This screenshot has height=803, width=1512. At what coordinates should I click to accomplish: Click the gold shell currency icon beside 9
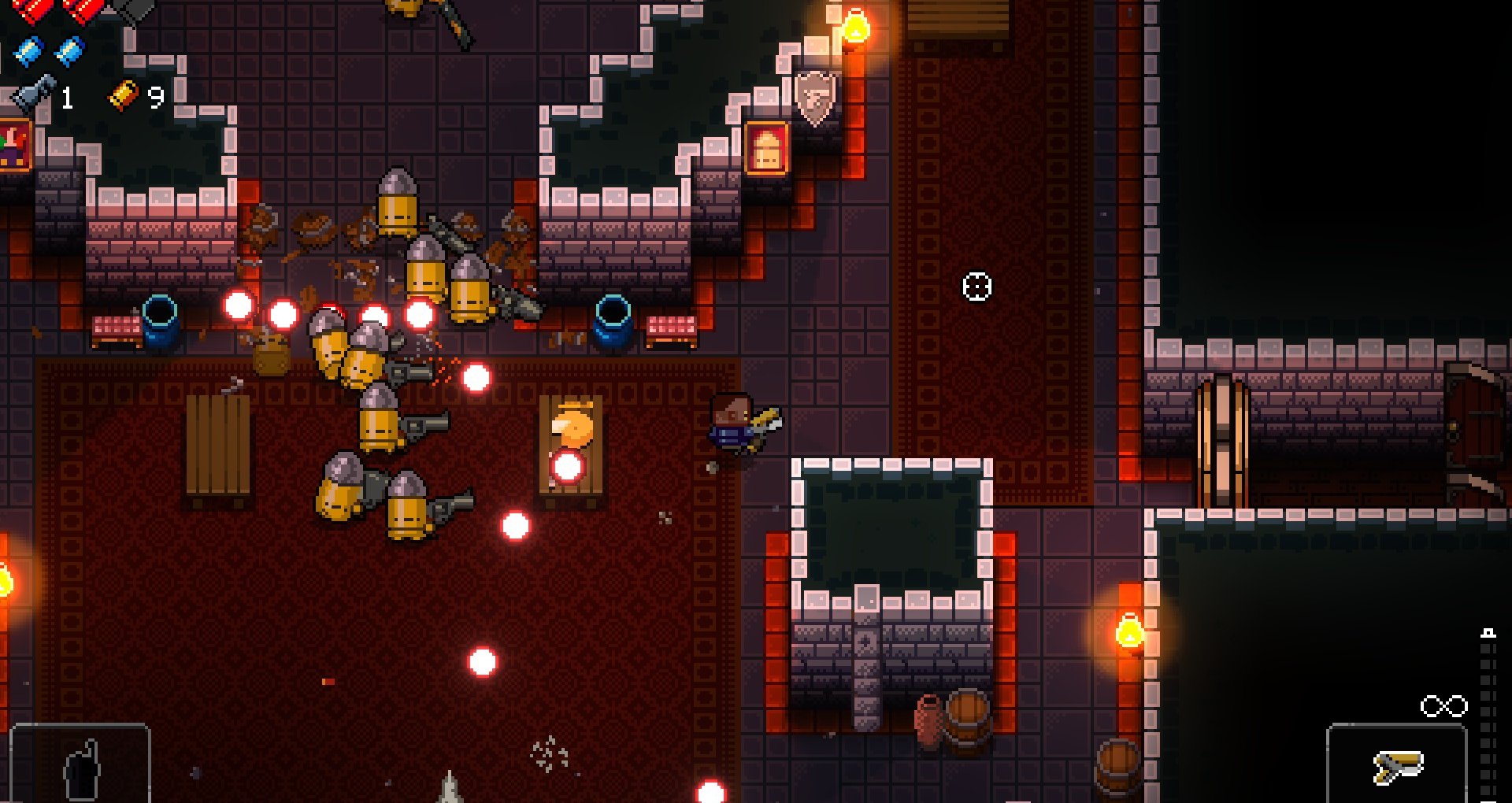click(x=120, y=96)
